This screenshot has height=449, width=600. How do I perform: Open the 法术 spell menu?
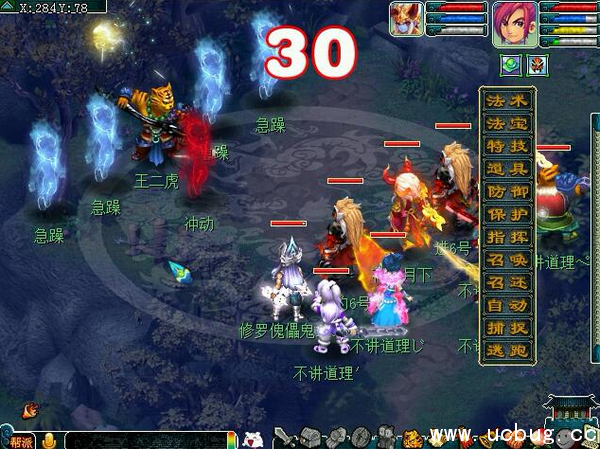click(508, 101)
